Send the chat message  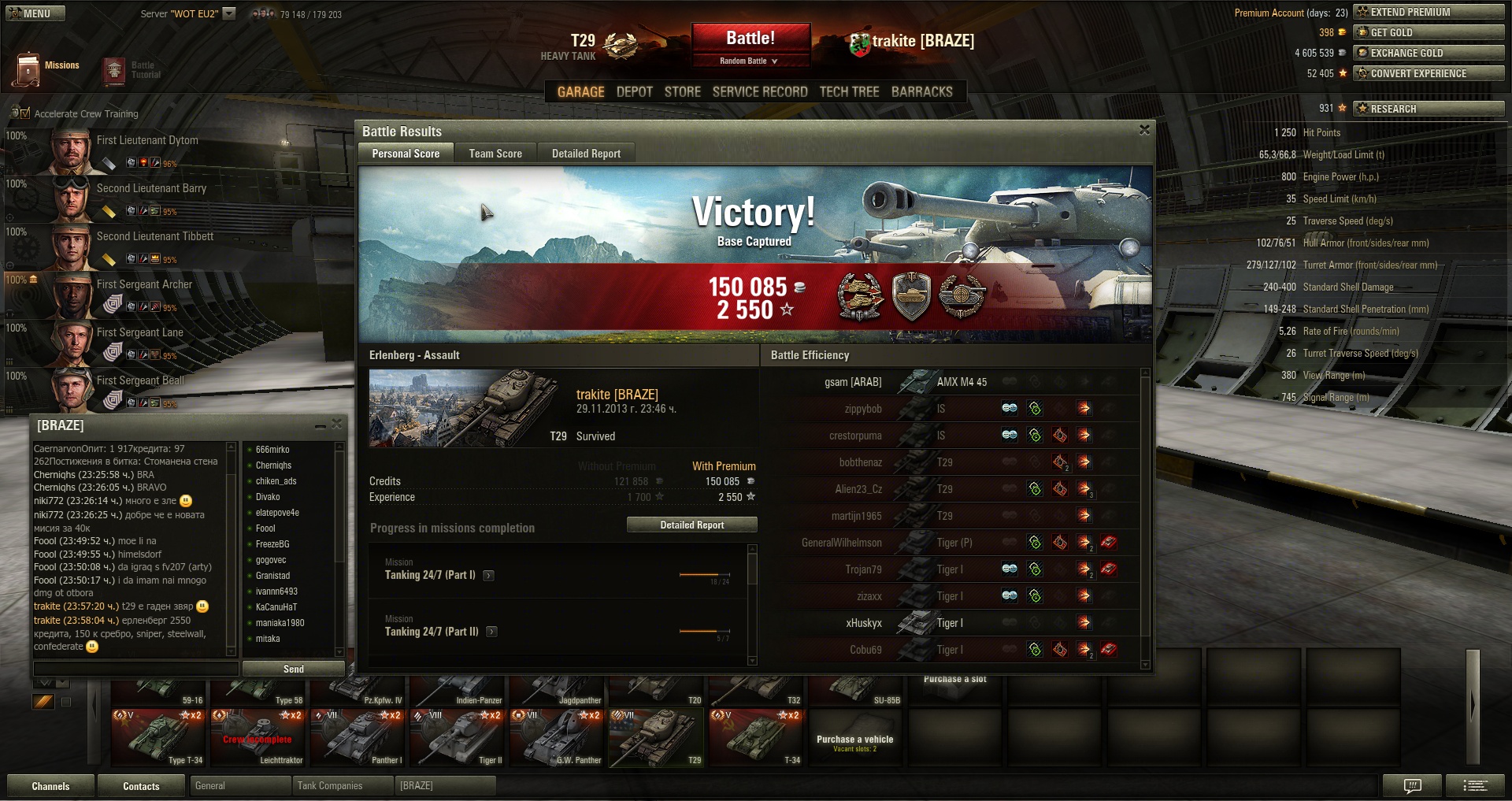(293, 669)
